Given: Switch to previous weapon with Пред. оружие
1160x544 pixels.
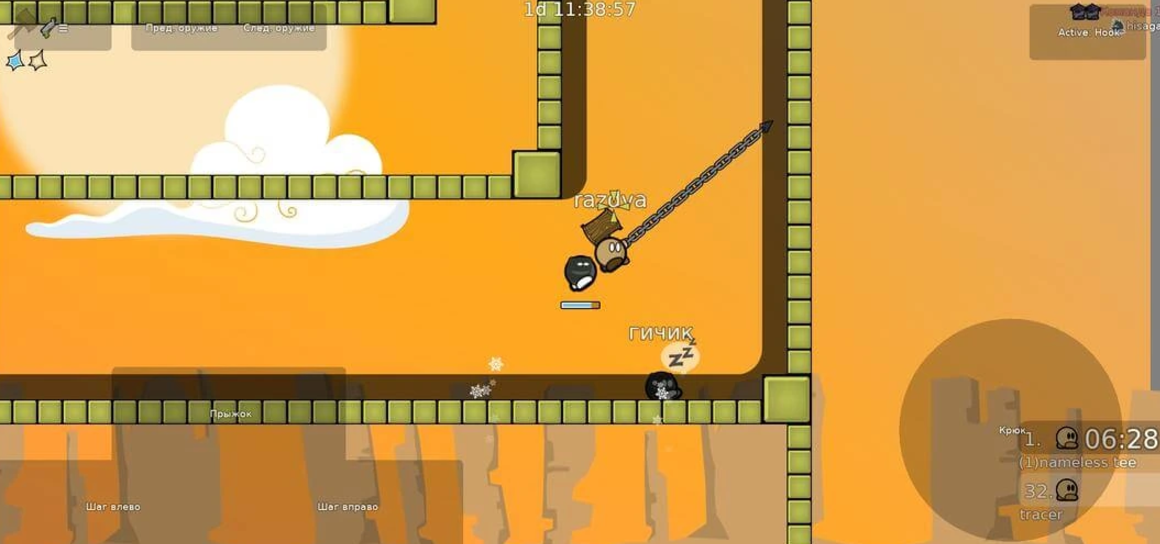Looking at the screenshot, I should tap(181, 28).
